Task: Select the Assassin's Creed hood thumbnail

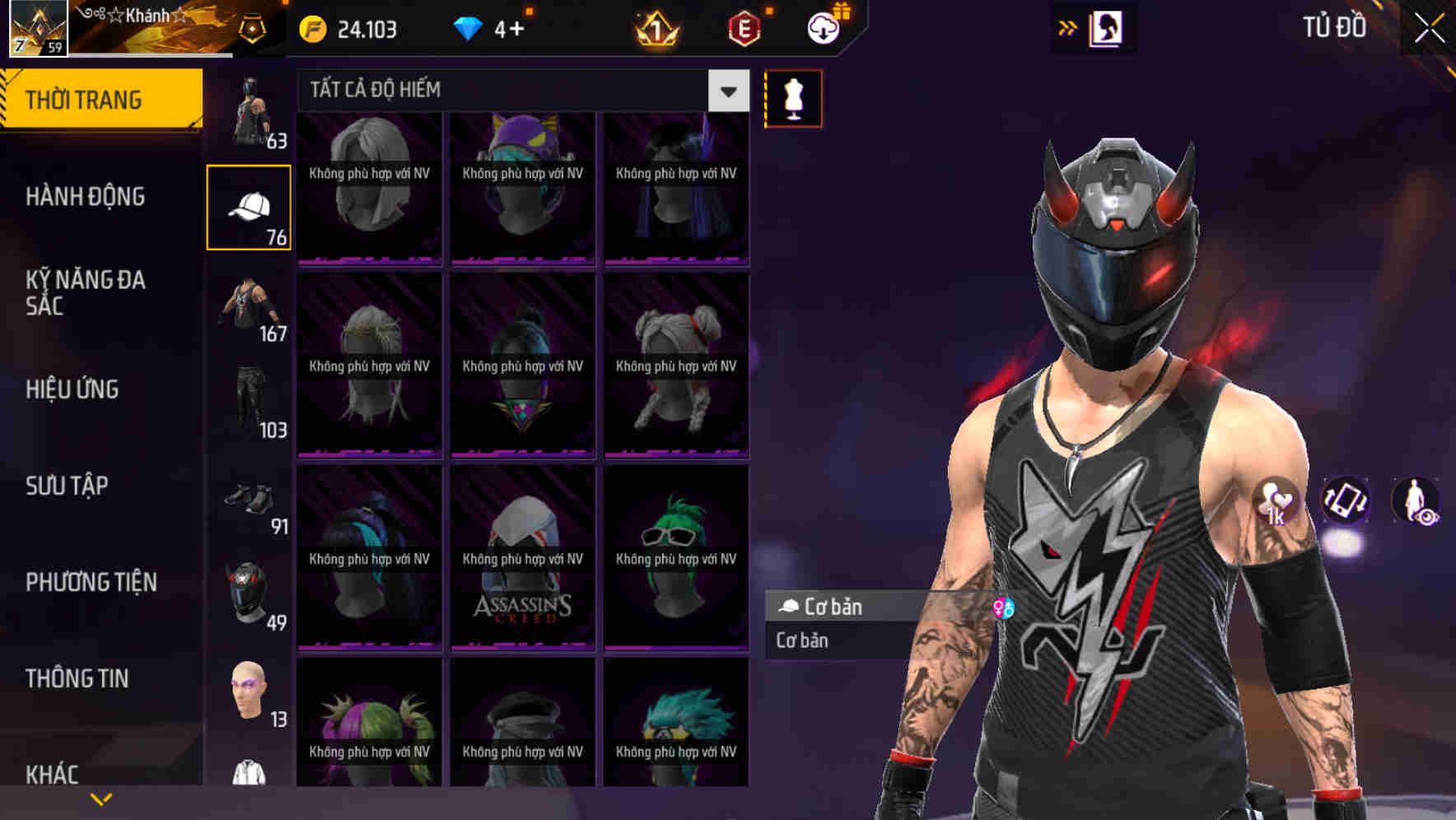Action: [522, 560]
